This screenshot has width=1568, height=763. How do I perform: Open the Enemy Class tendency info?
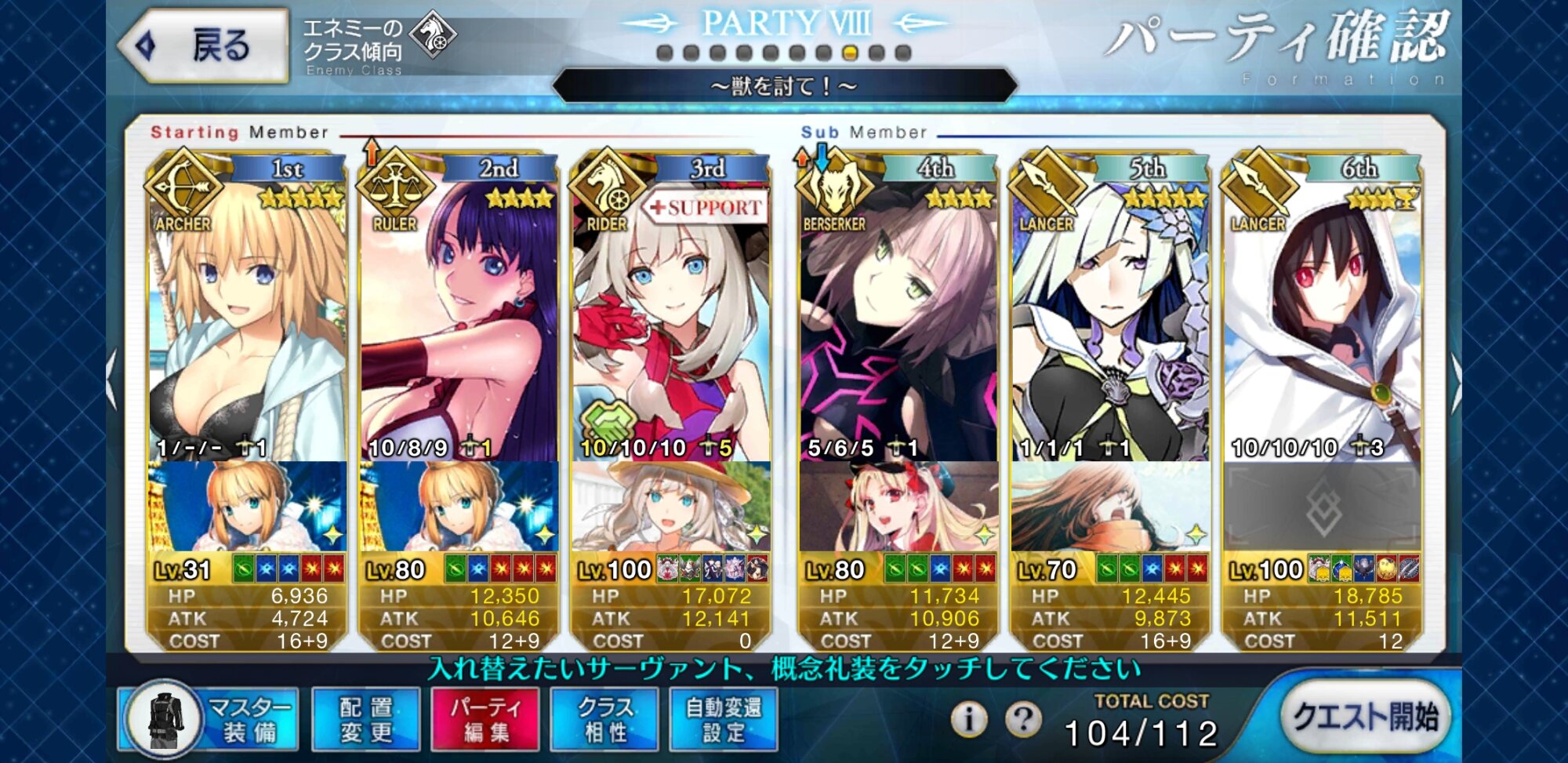point(378,45)
